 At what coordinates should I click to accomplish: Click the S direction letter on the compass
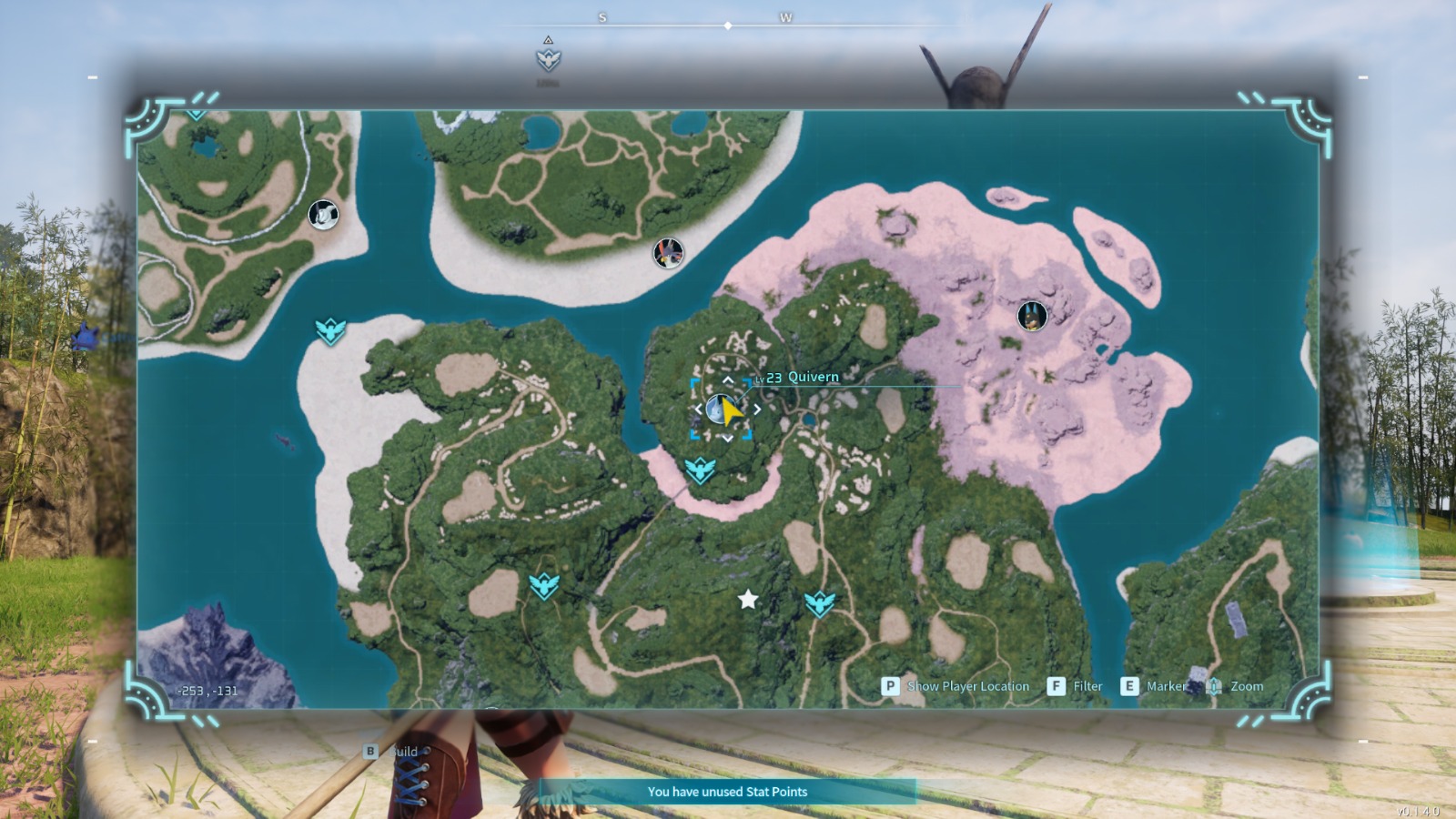click(x=602, y=15)
